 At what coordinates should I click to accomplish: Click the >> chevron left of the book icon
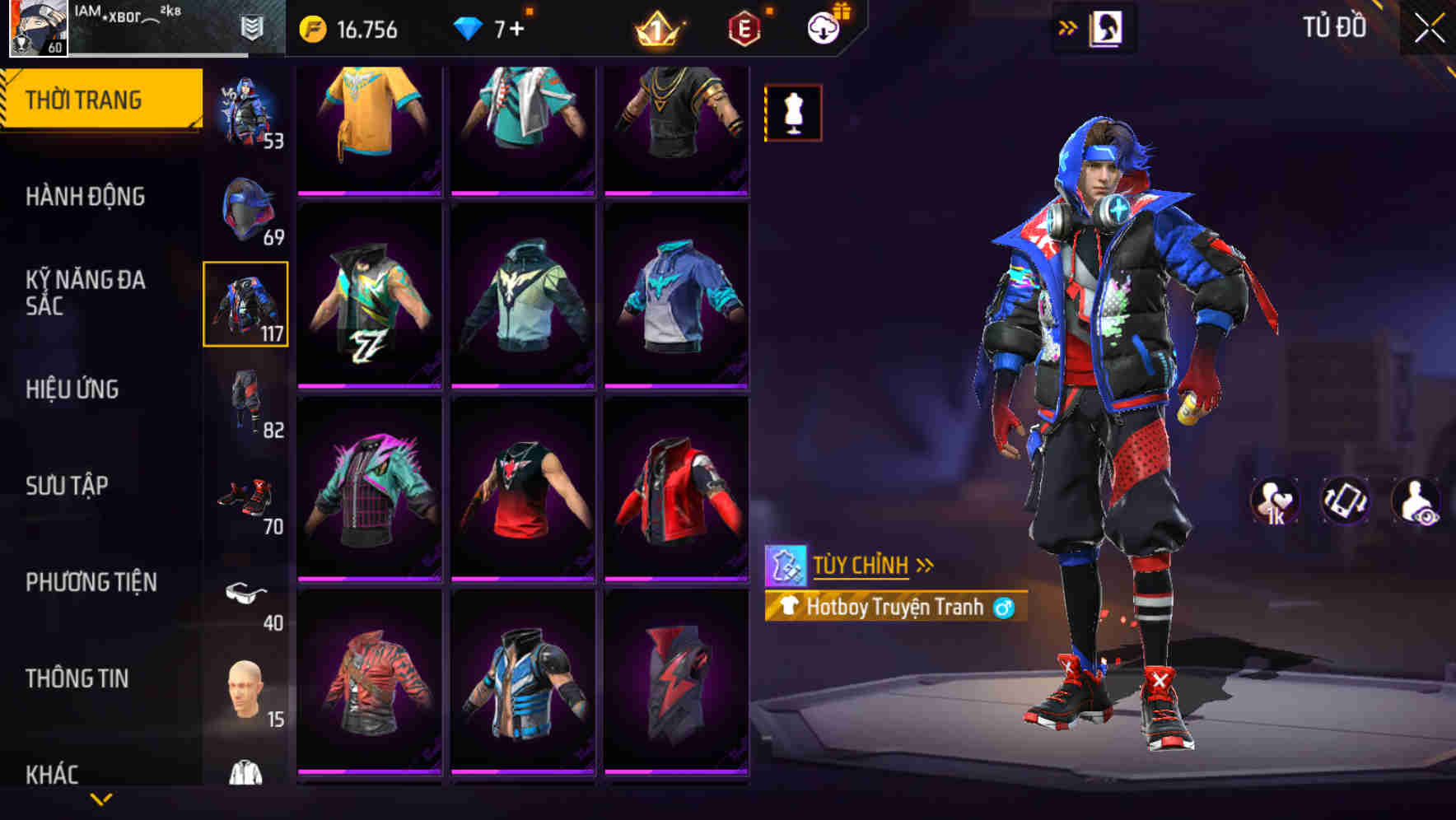[1068, 27]
